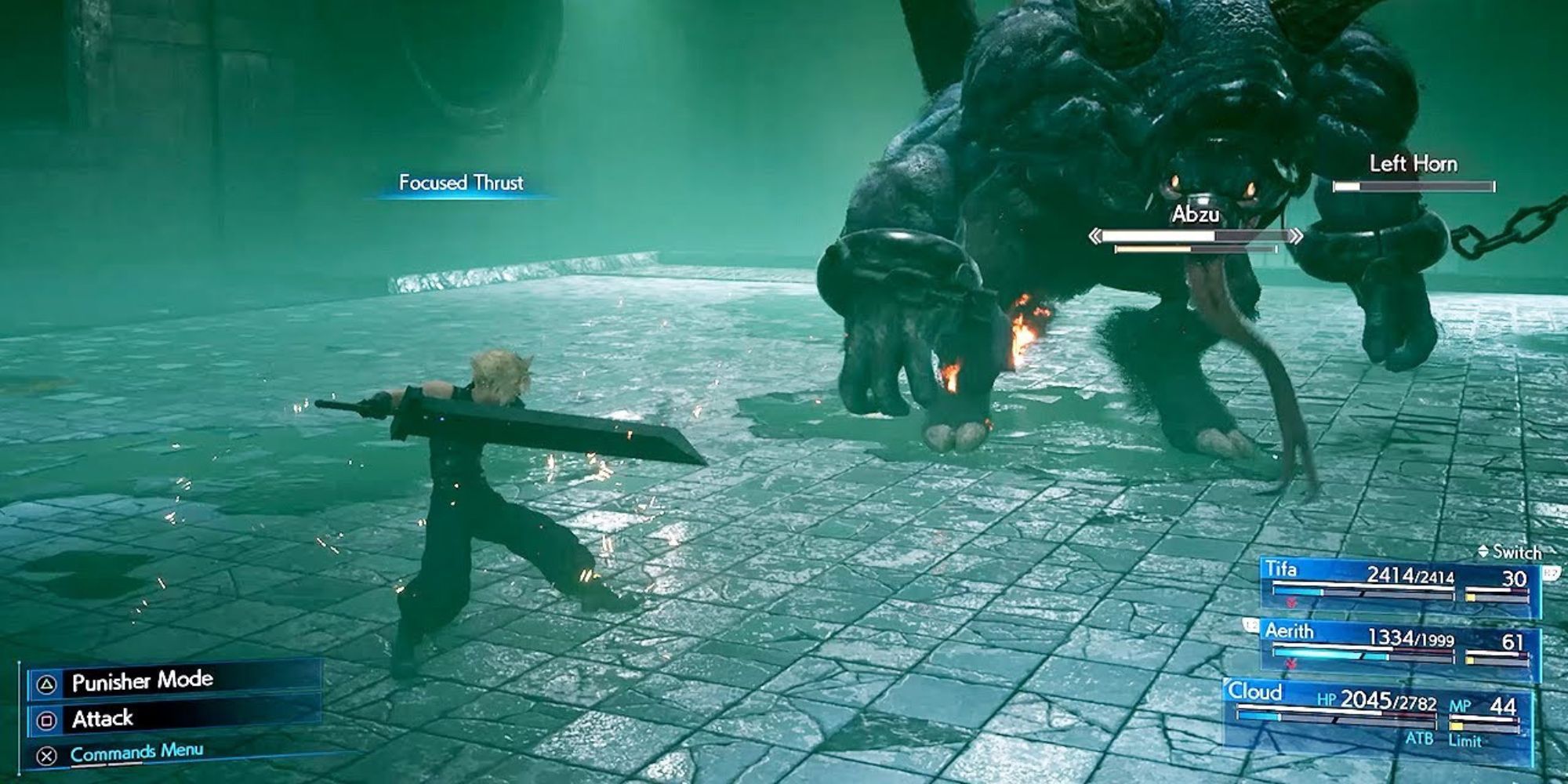Viewport: 1568px width, 784px height.
Task: Toggle target lock on Left Horn
Action: point(1415,165)
